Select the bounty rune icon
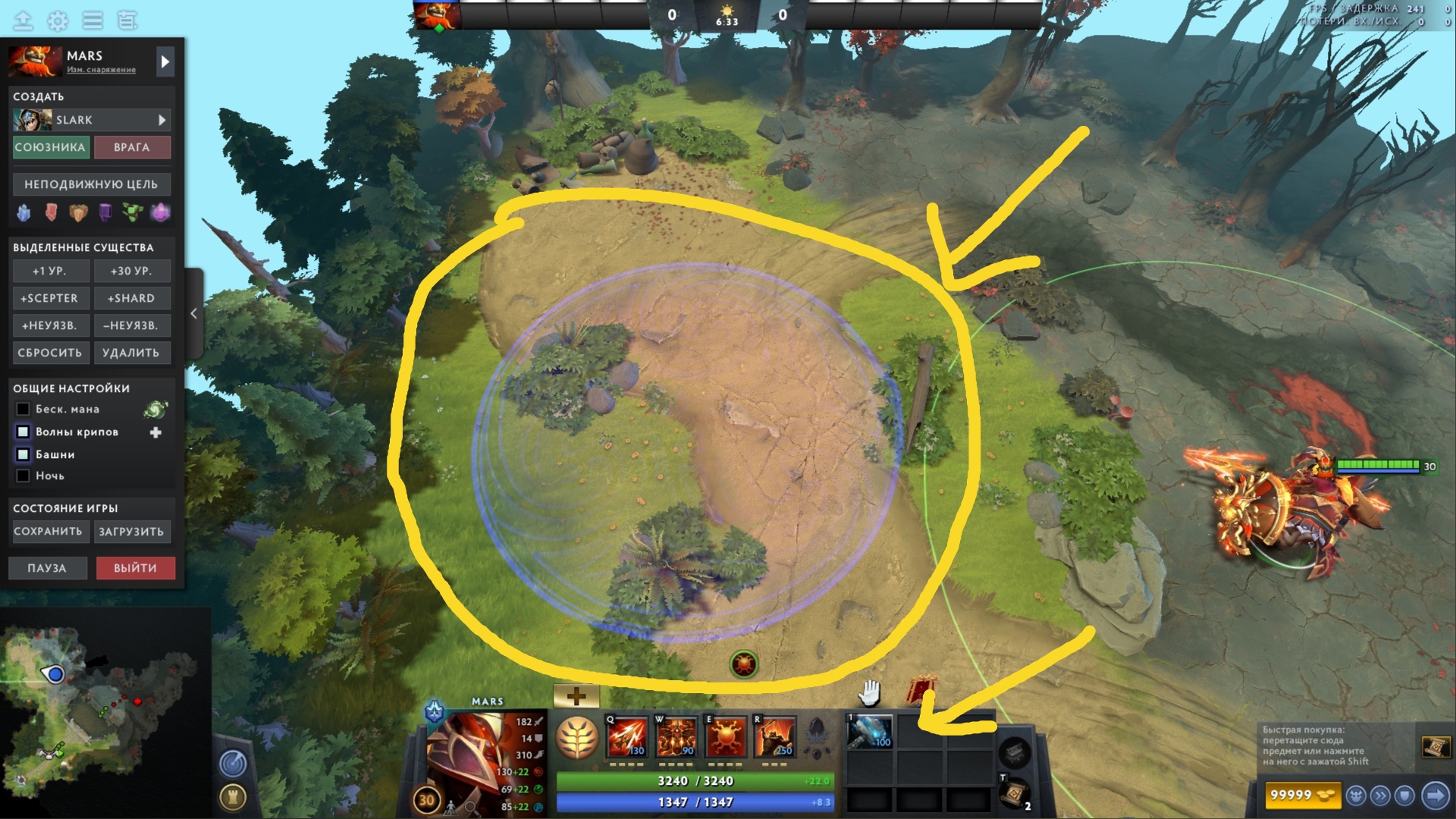 tap(743, 663)
